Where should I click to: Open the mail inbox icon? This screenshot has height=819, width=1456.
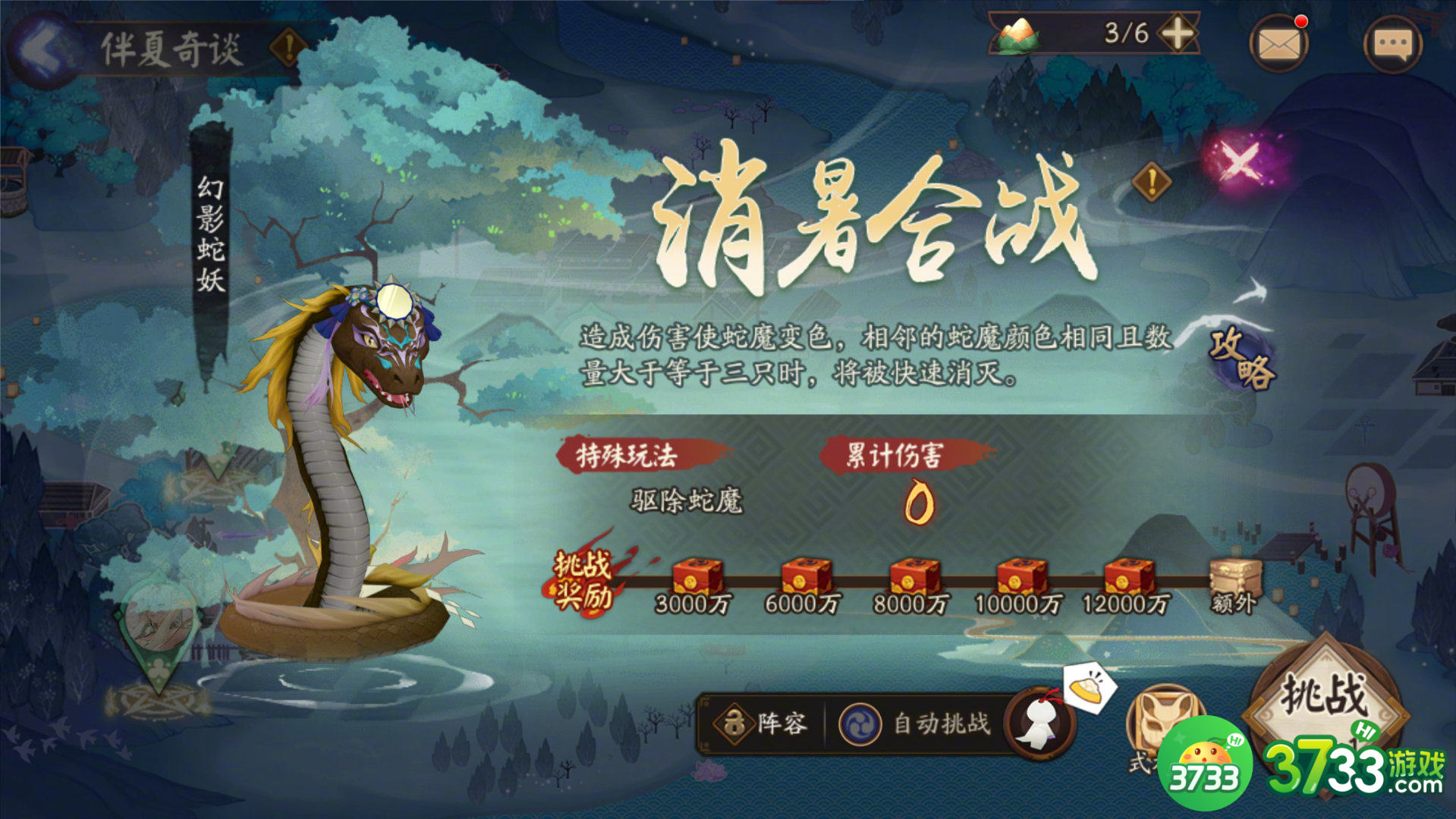[1279, 43]
